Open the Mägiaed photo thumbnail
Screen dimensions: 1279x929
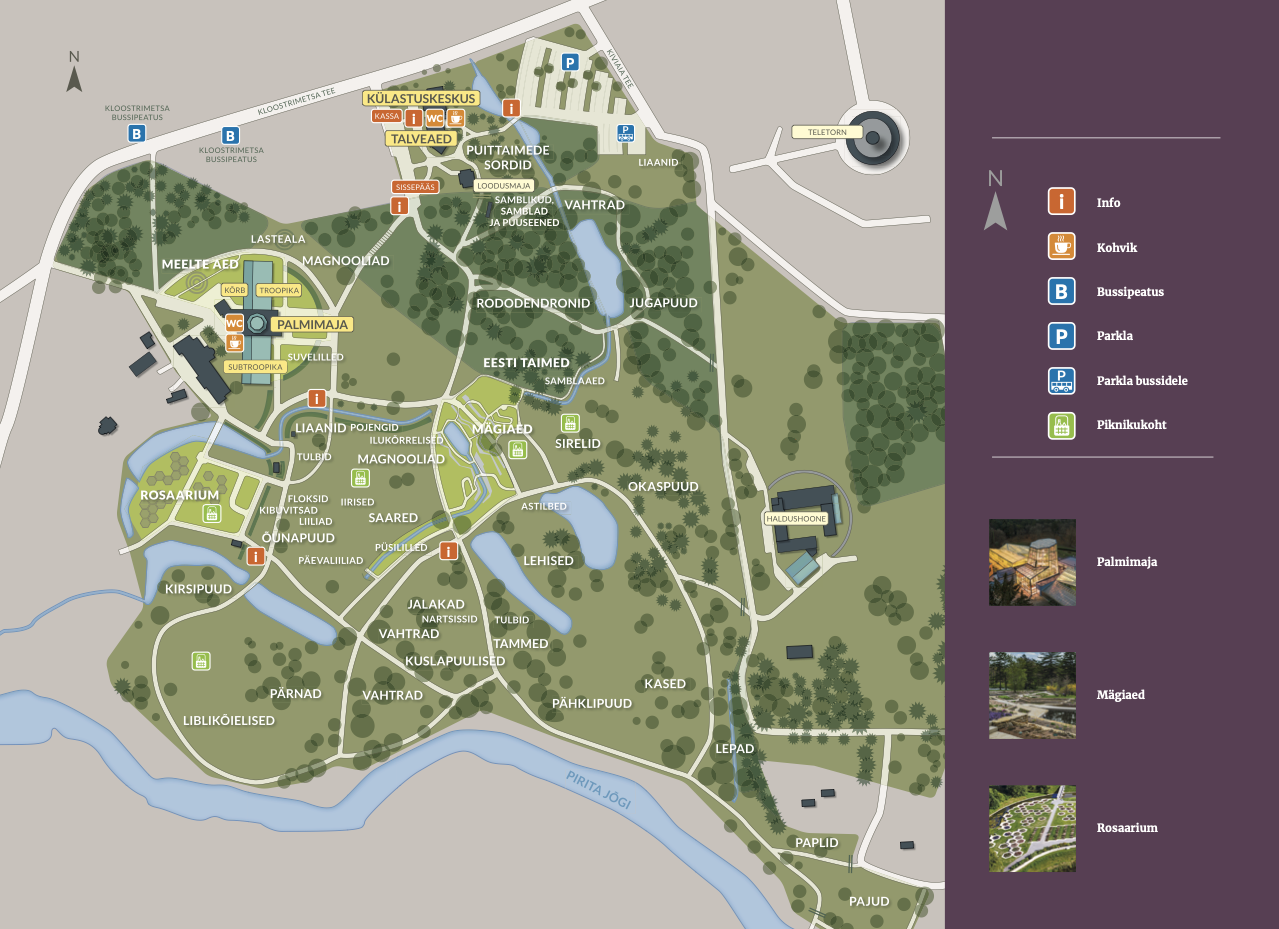click(x=1032, y=695)
